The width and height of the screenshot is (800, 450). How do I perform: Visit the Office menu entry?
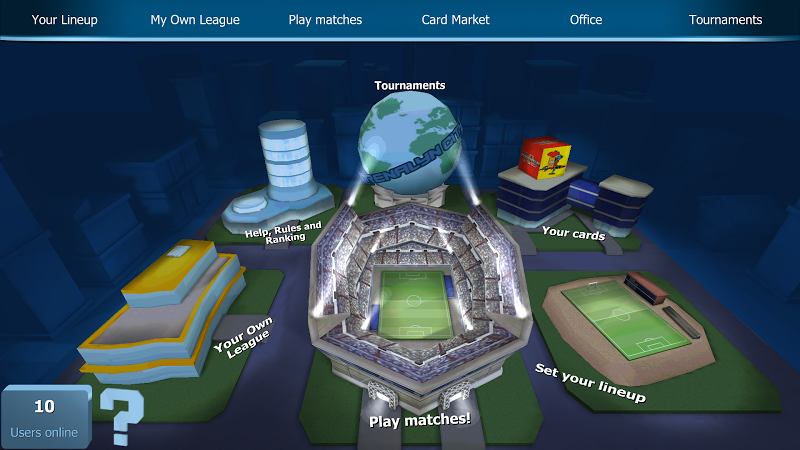click(x=586, y=20)
